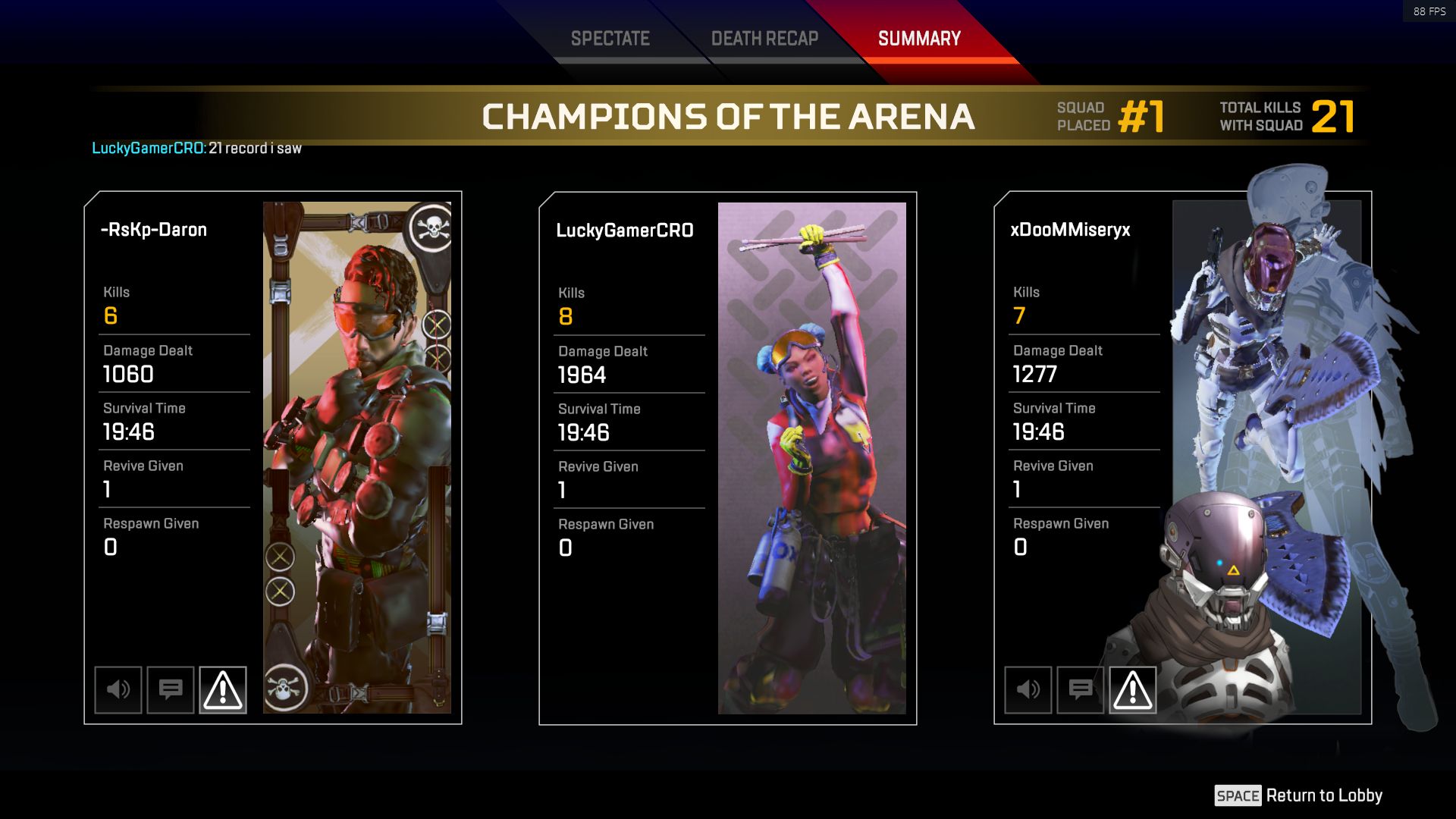Click the player name xDooMMiseryx
This screenshot has height=819, width=1456.
pos(1070,230)
